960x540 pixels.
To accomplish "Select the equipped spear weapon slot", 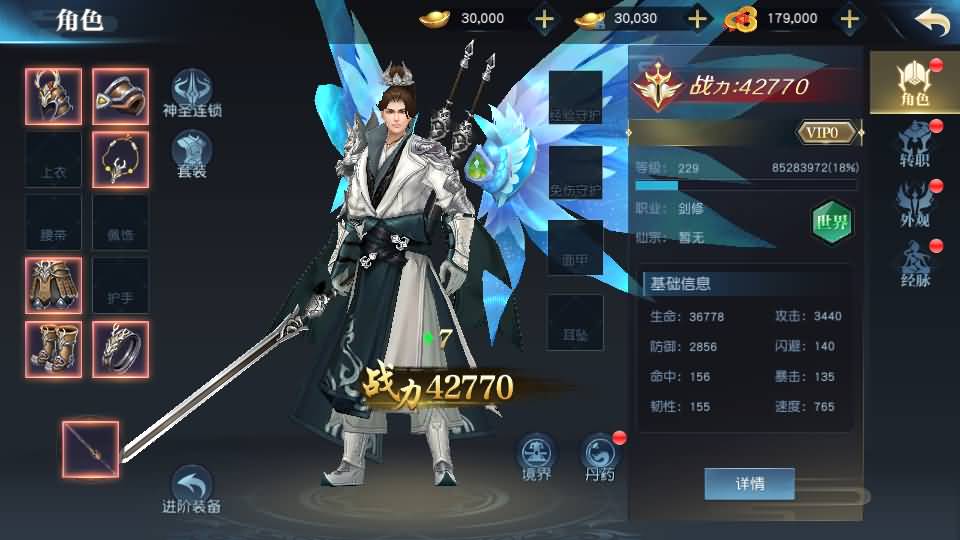I will [90, 449].
